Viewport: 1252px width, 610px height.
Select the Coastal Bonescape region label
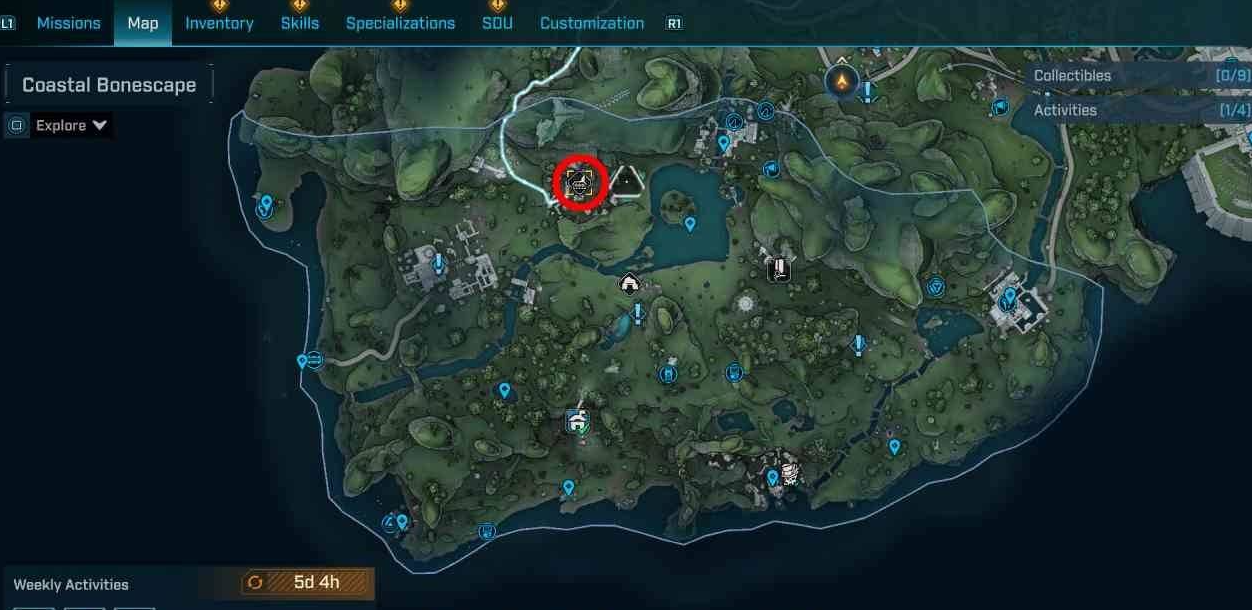coord(109,85)
